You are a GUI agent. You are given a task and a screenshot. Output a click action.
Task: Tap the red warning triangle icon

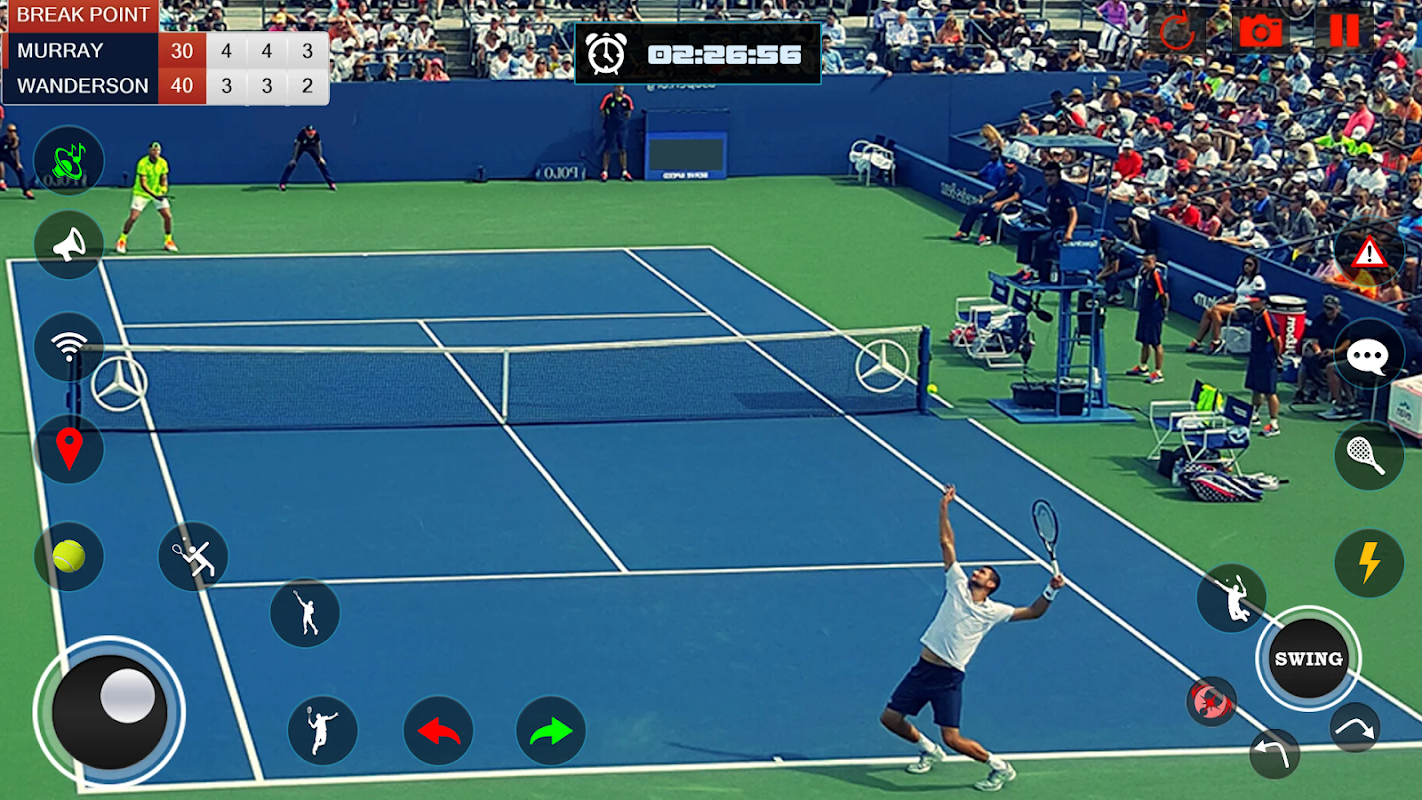click(x=1368, y=252)
